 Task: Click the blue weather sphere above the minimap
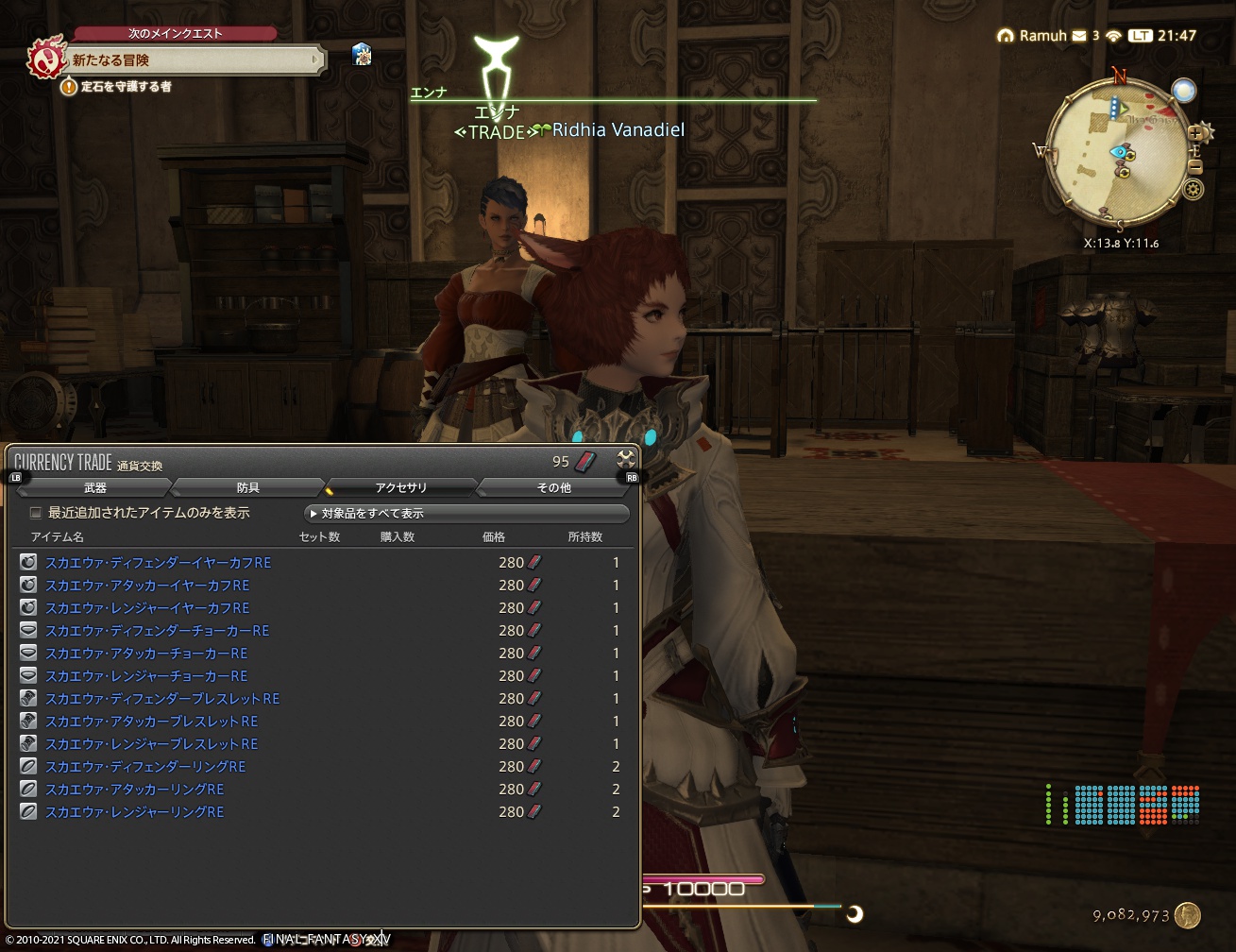(x=1183, y=91)
